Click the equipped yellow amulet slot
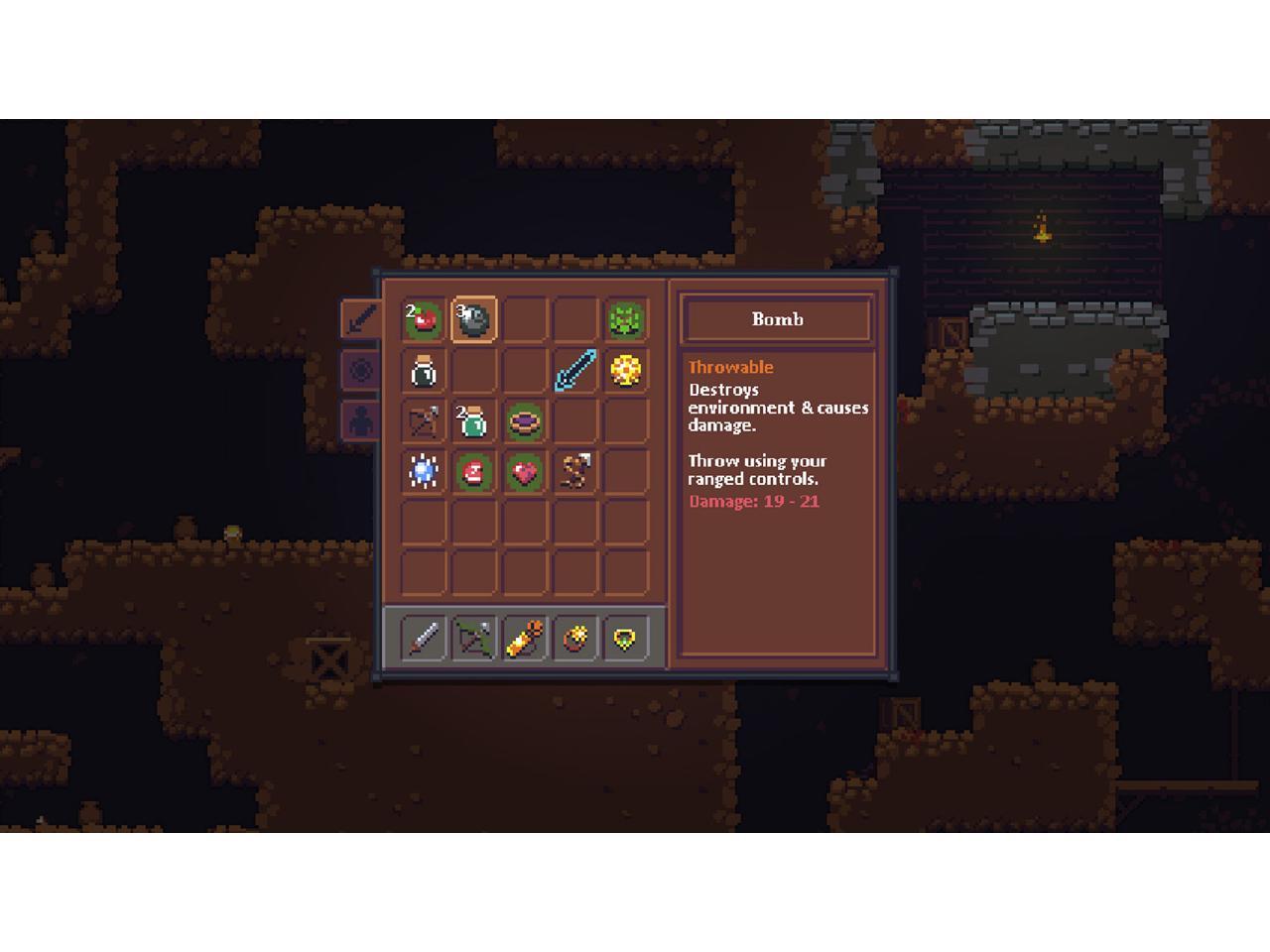 (626, 638)
